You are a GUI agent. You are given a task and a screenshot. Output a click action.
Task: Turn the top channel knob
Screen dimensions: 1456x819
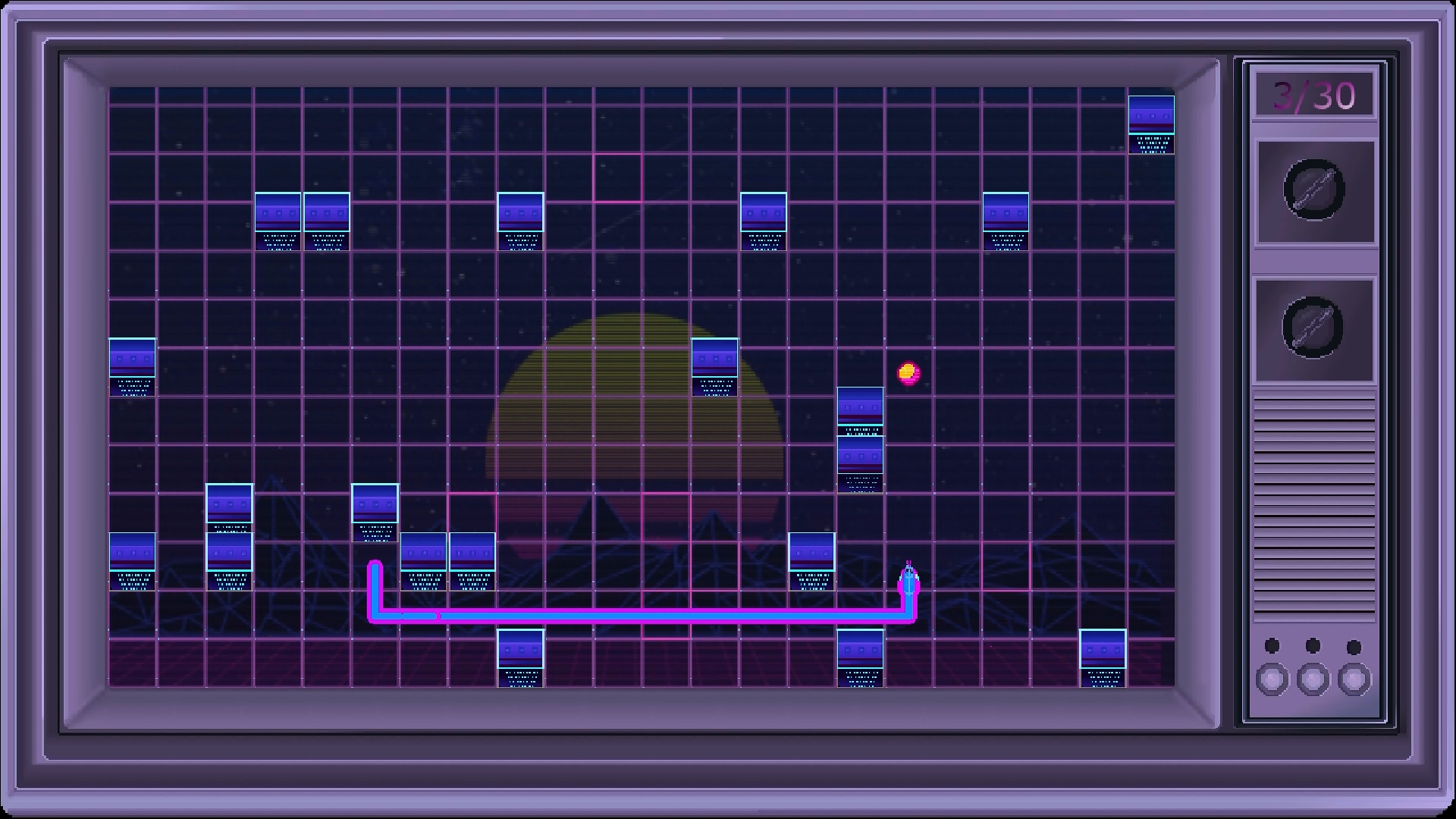(x=1313, y=191)
